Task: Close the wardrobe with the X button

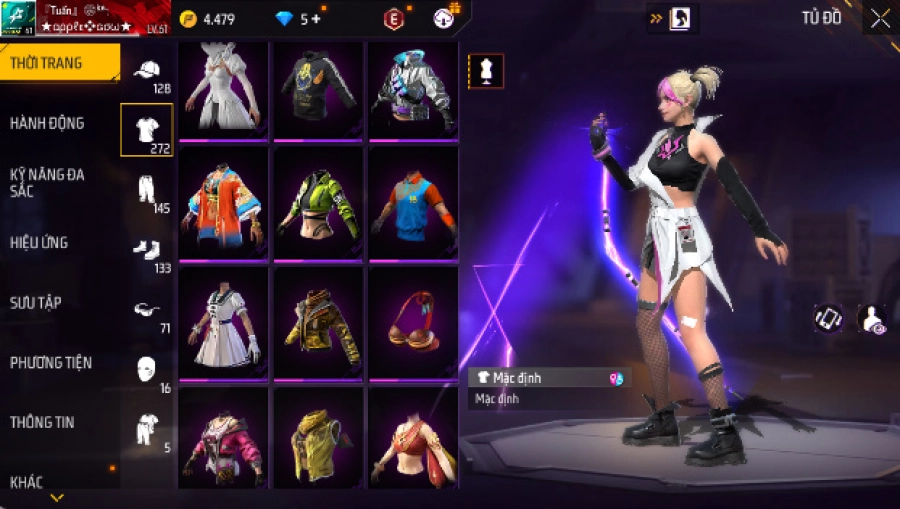Action: (x=879, y=18)
